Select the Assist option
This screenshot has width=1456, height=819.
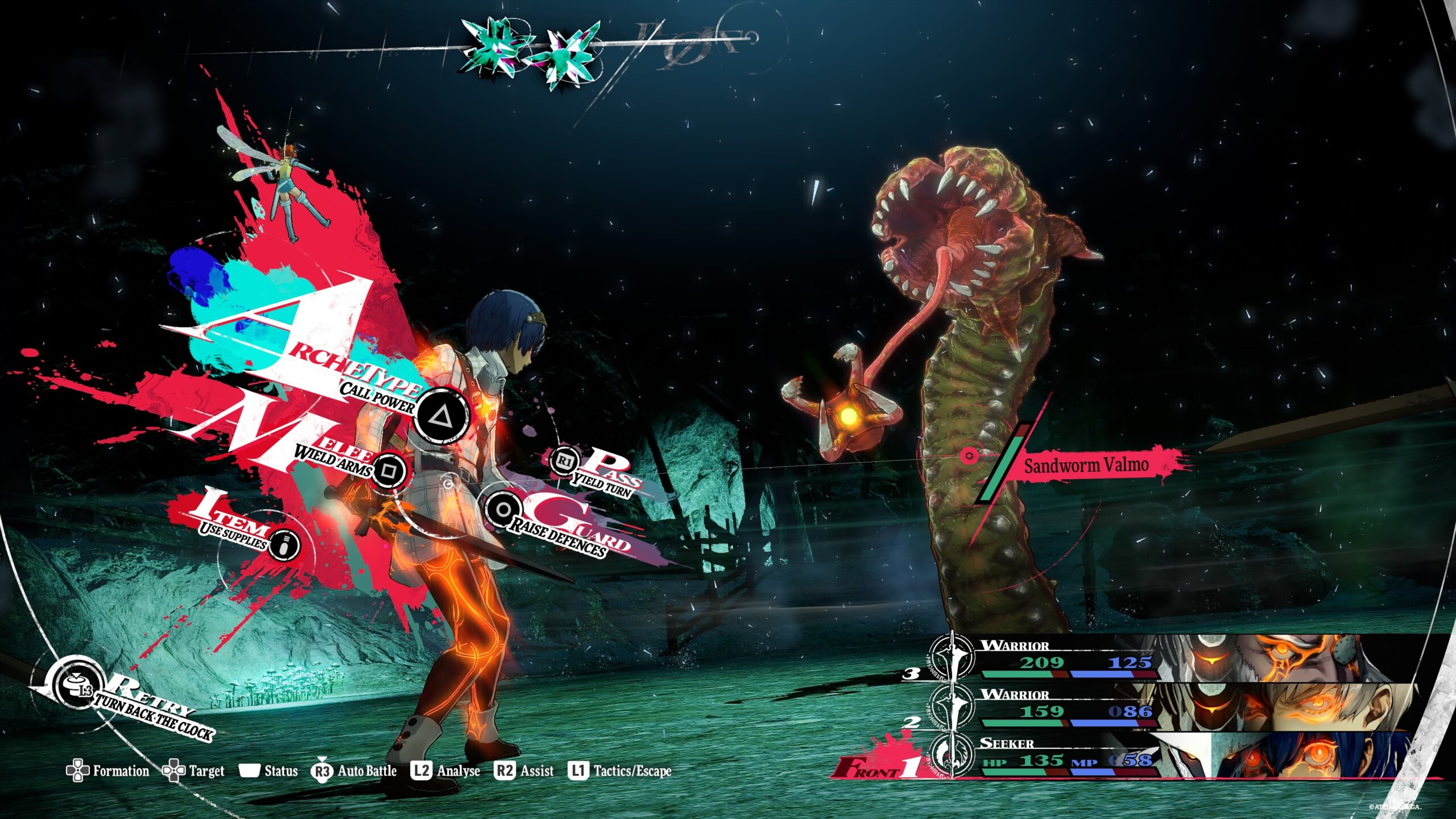[524, 771]
